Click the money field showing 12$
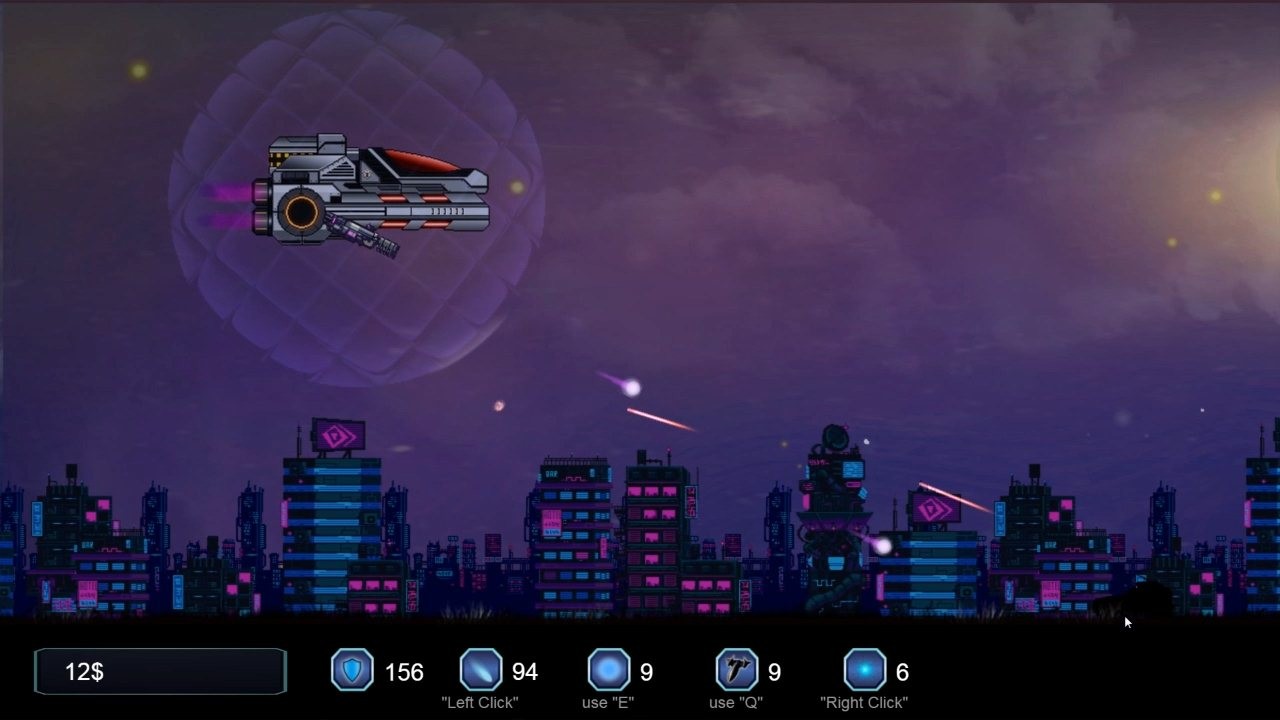Image resolution: width=1280 pixels, height=720 pixels. pos(160,670)
